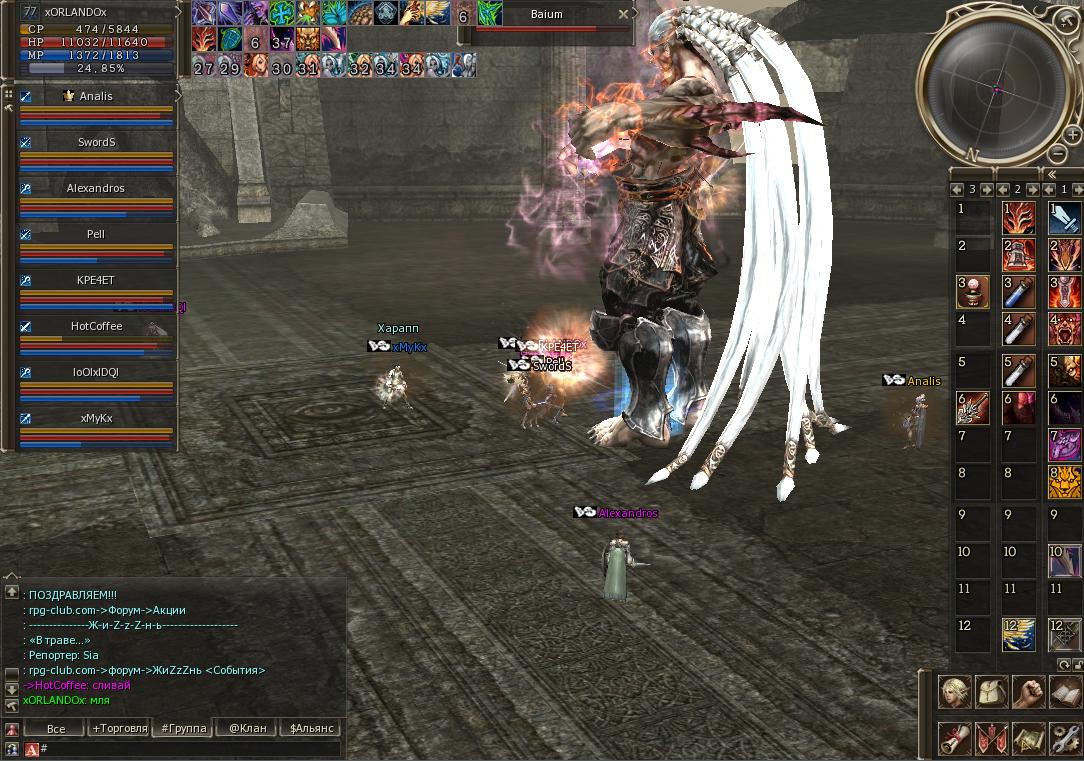Close the Baium target window
This screenshot has height=761, width=1084.
[624, 14]
